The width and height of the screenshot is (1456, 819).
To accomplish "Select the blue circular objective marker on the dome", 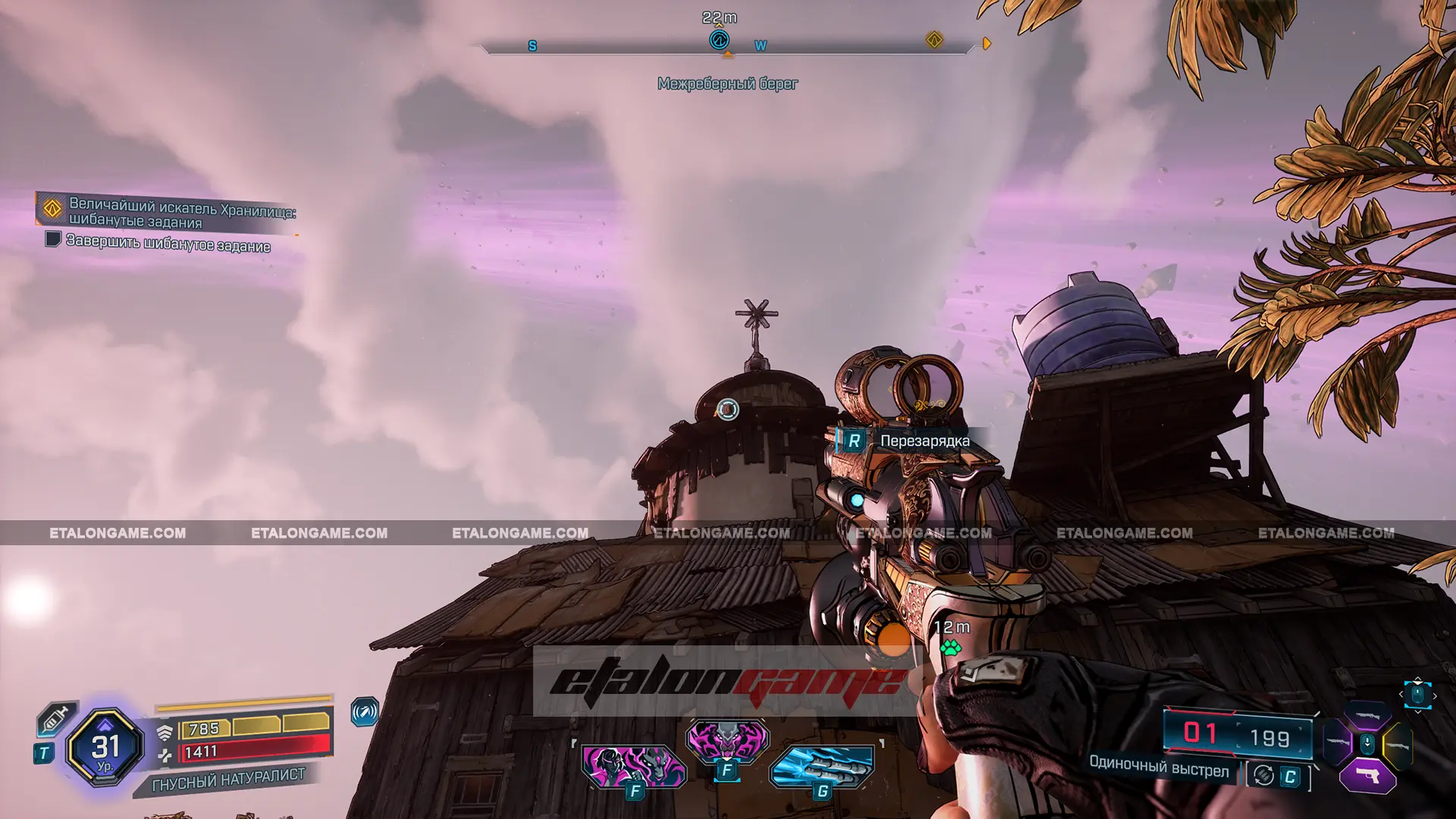I will pyautogui.click(x=727, y=409).
